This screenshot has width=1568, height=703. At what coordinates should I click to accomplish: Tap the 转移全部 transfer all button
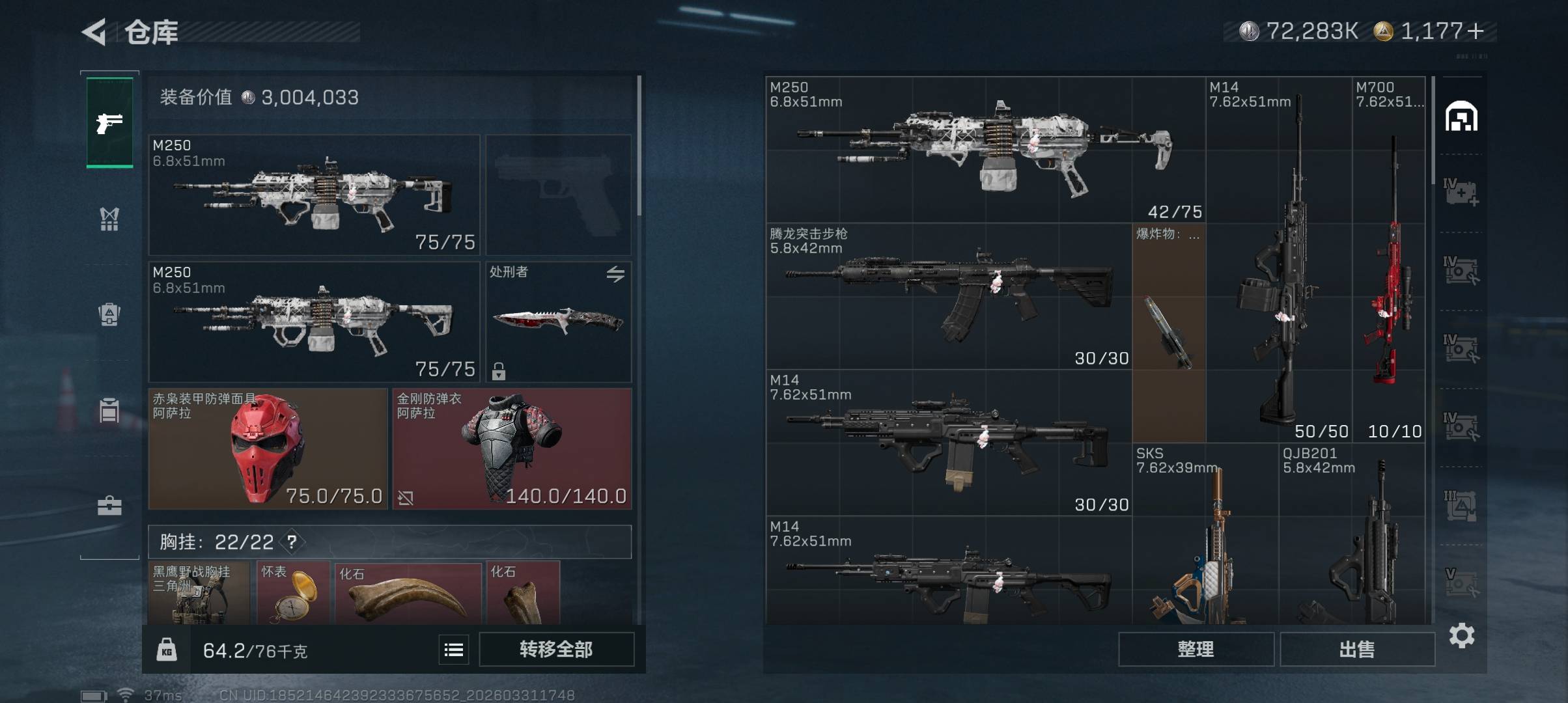[556, 649]
